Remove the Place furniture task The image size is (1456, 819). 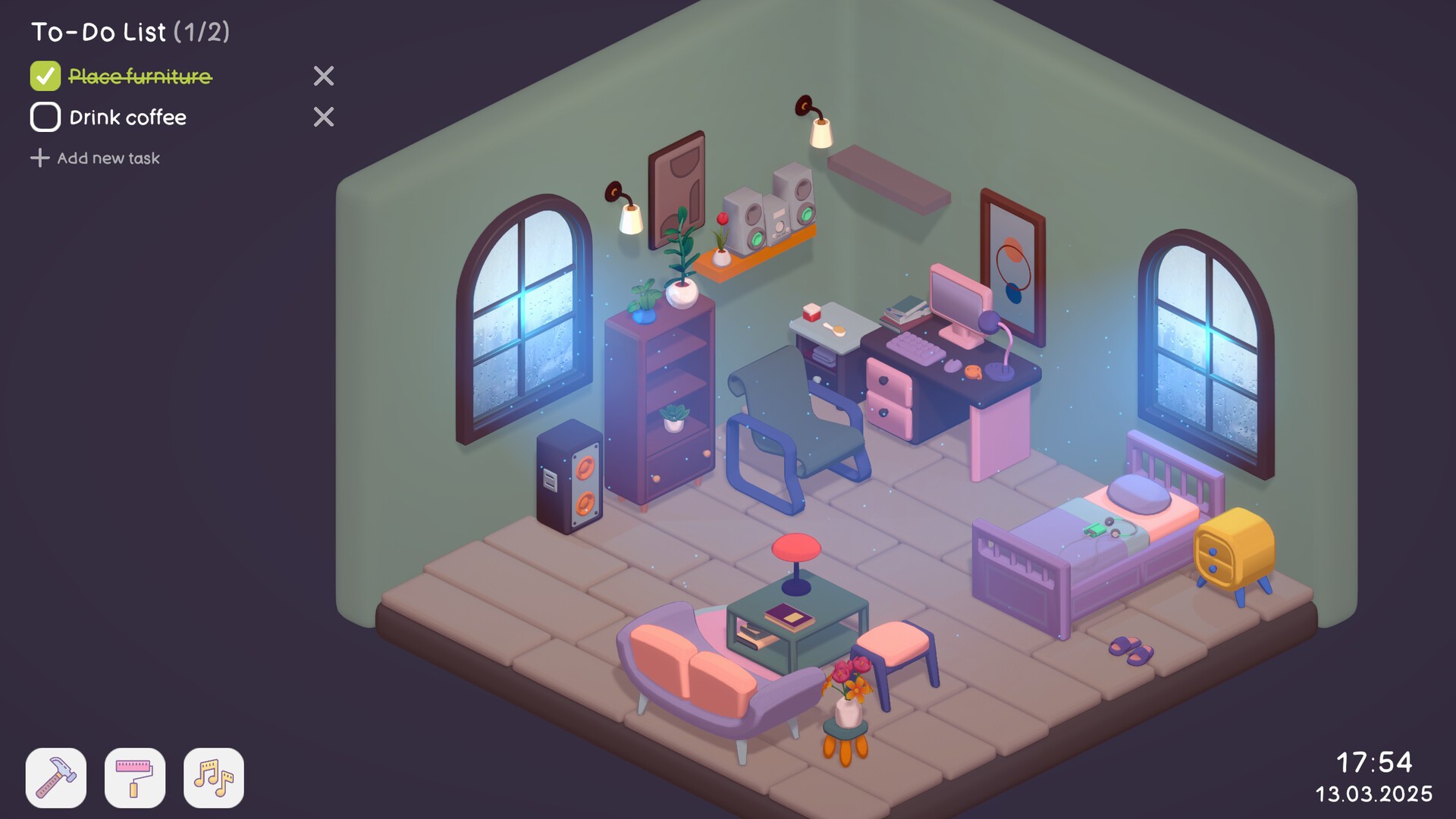coord(325,76)
